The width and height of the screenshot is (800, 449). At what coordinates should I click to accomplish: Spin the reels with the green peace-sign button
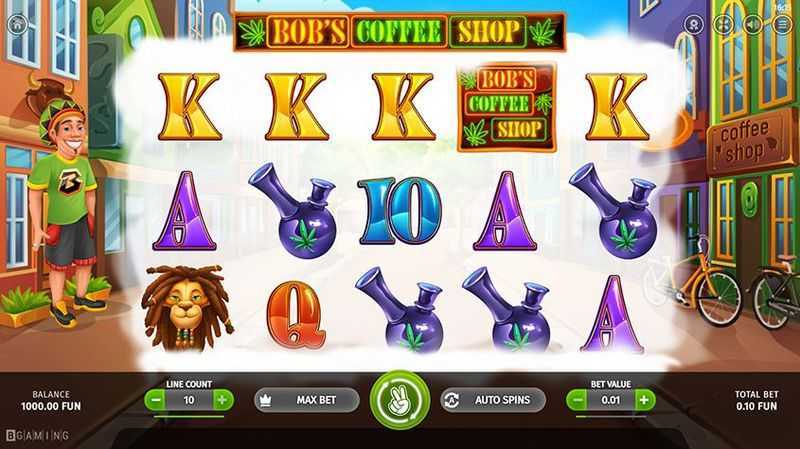coord(399,400)
